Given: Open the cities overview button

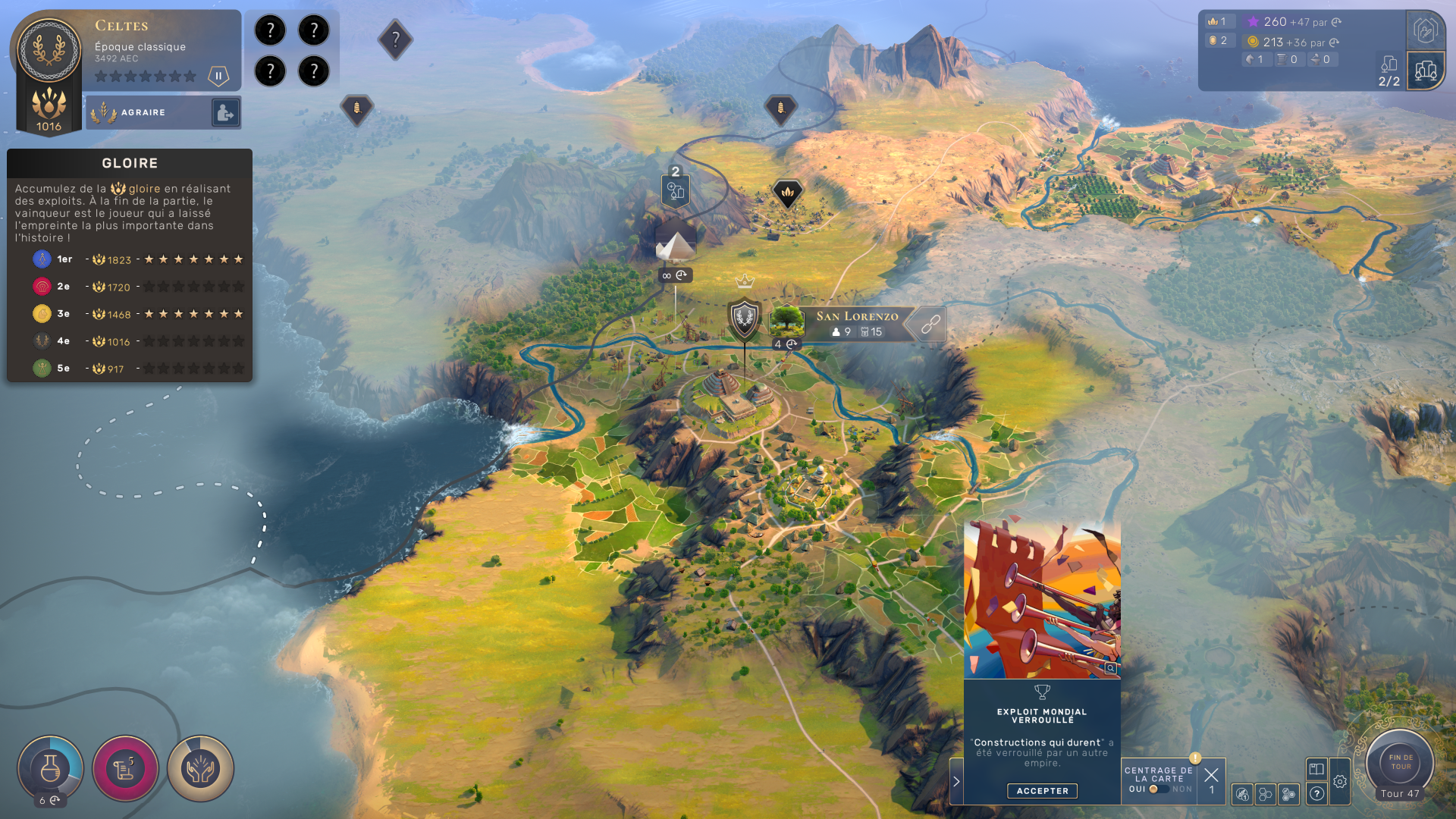Looking at the screenshot, I should coord(1425,71).
